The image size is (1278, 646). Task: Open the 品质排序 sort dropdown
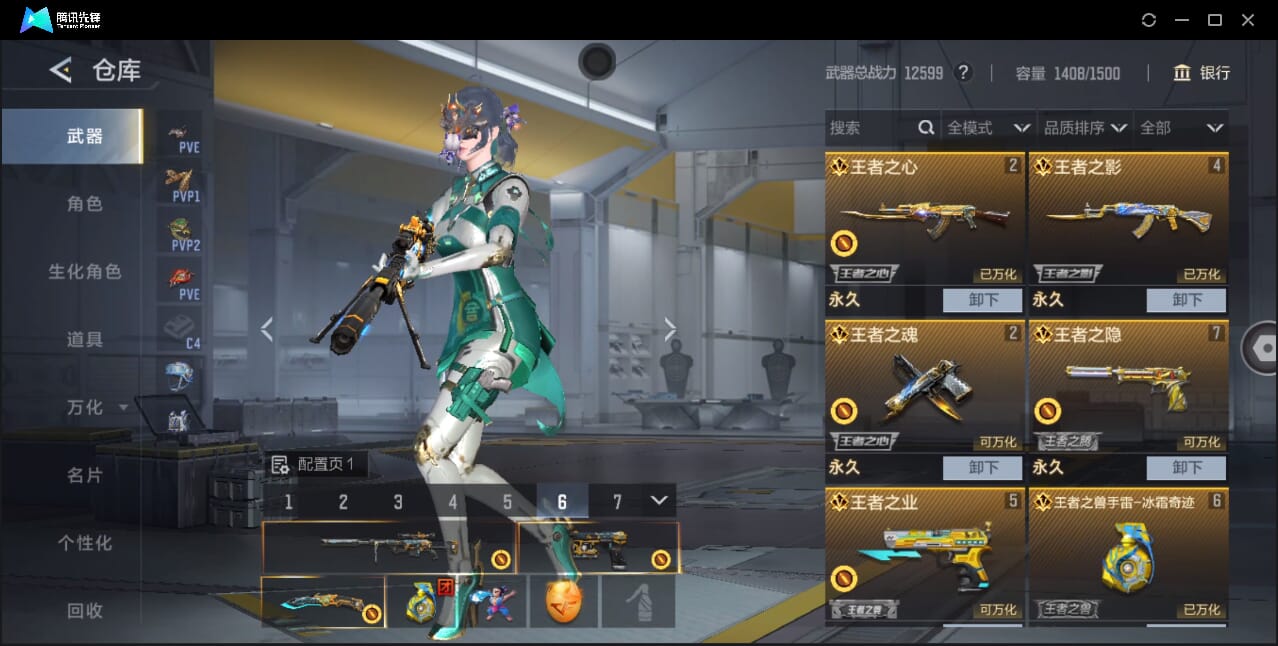pos(1085,128)
